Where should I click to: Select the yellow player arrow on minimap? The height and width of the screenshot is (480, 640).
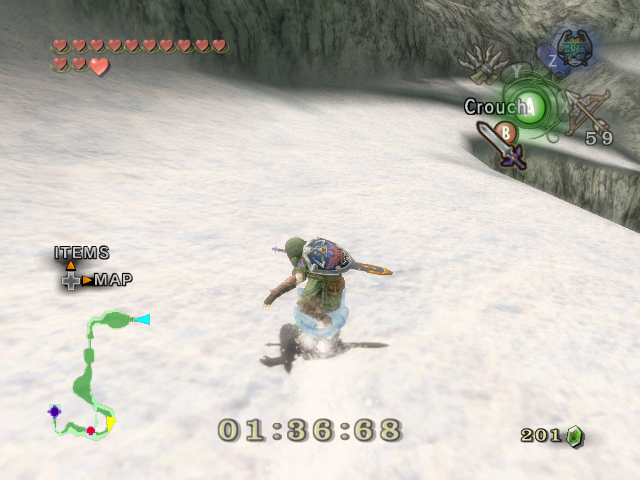(x=110, y=424)
